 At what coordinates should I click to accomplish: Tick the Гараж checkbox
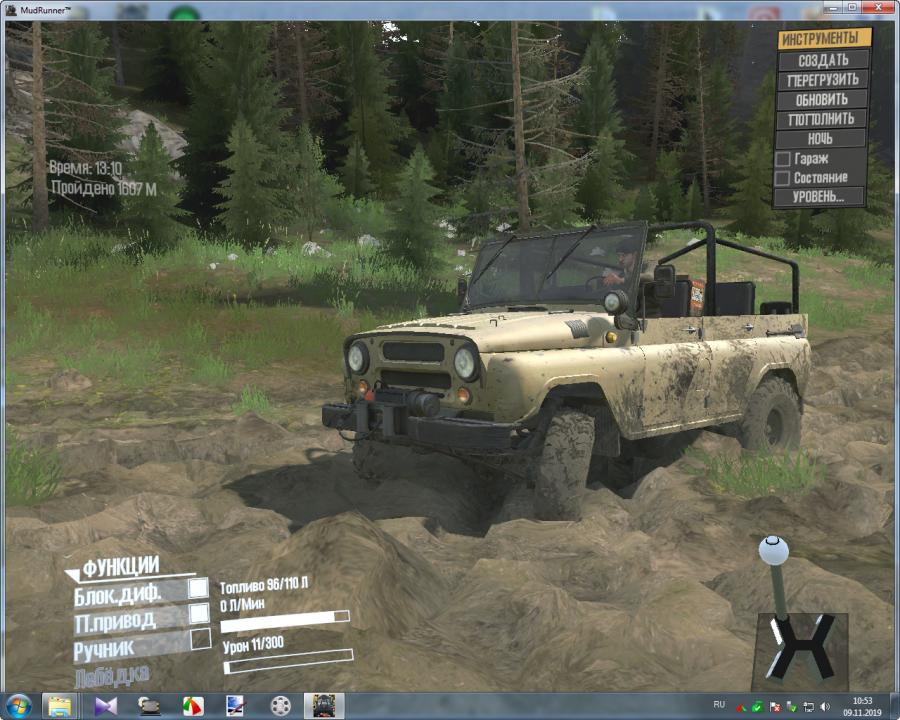pyautogui.click(x=783, y=159)
